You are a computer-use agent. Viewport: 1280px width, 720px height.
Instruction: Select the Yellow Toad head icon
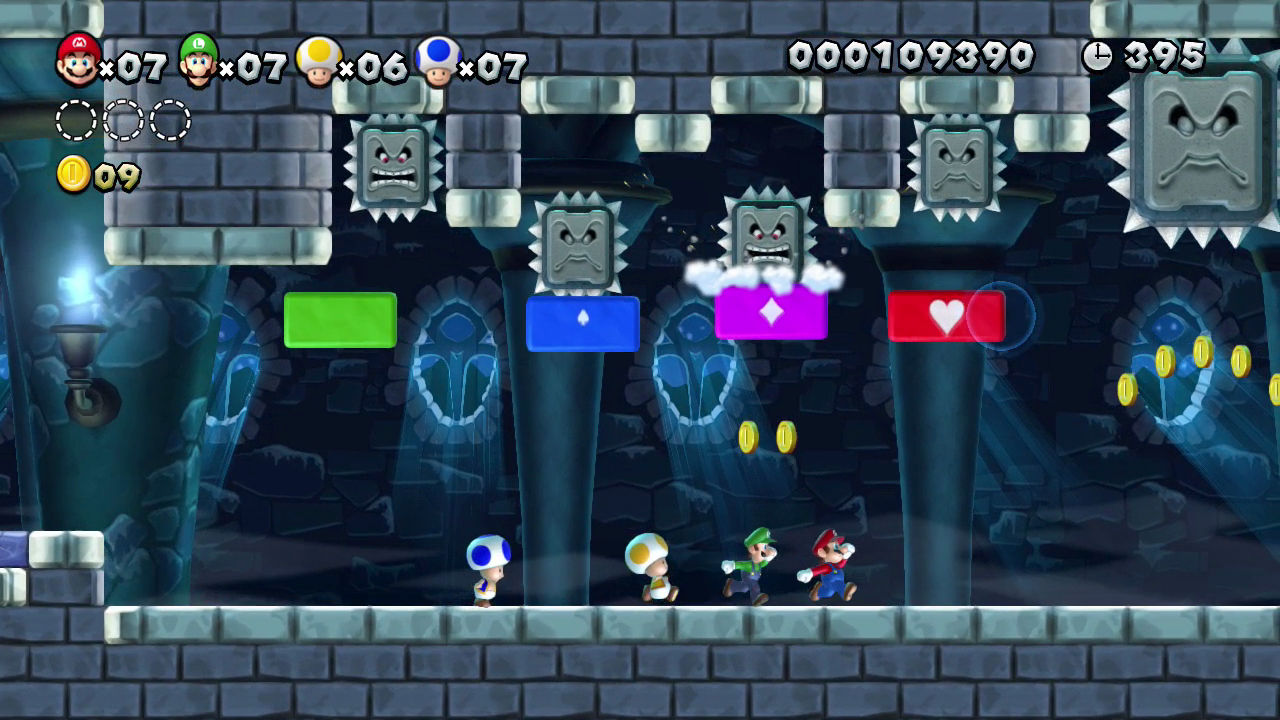coord(320,62)
